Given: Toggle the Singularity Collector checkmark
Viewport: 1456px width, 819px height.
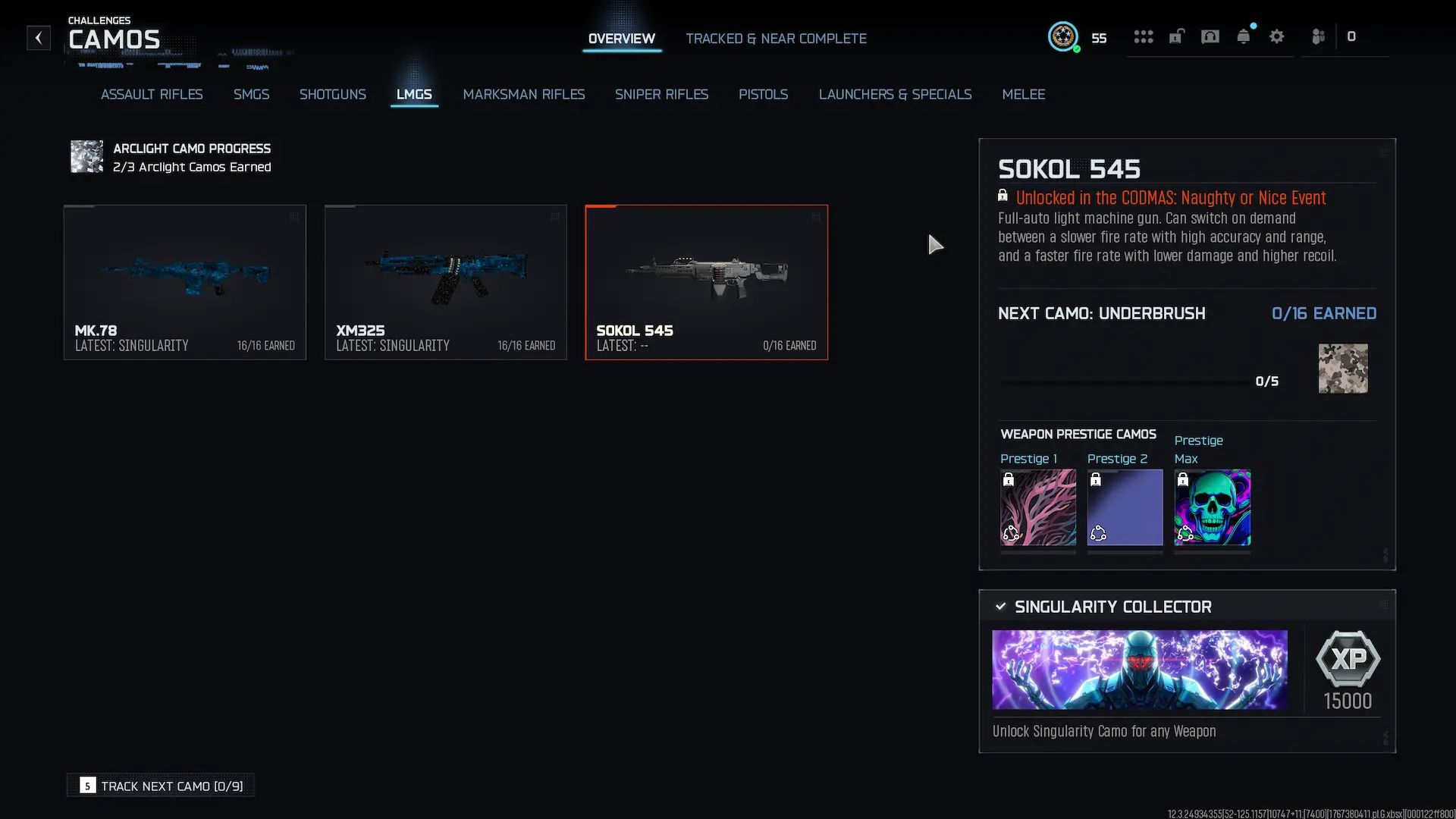Looking at the screenshot, I should coord(1000,606).
